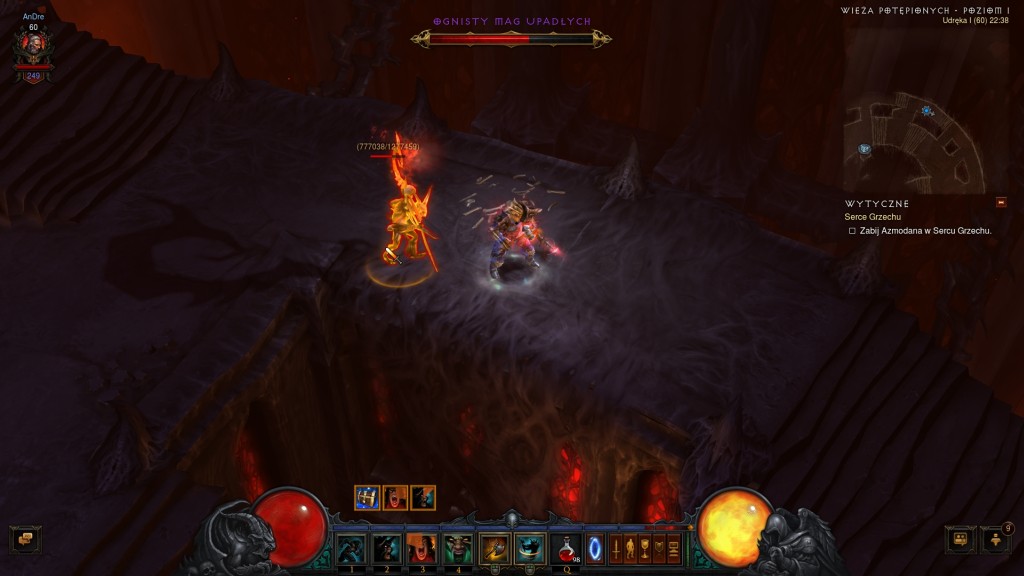Open the shield icon menu

660,548
